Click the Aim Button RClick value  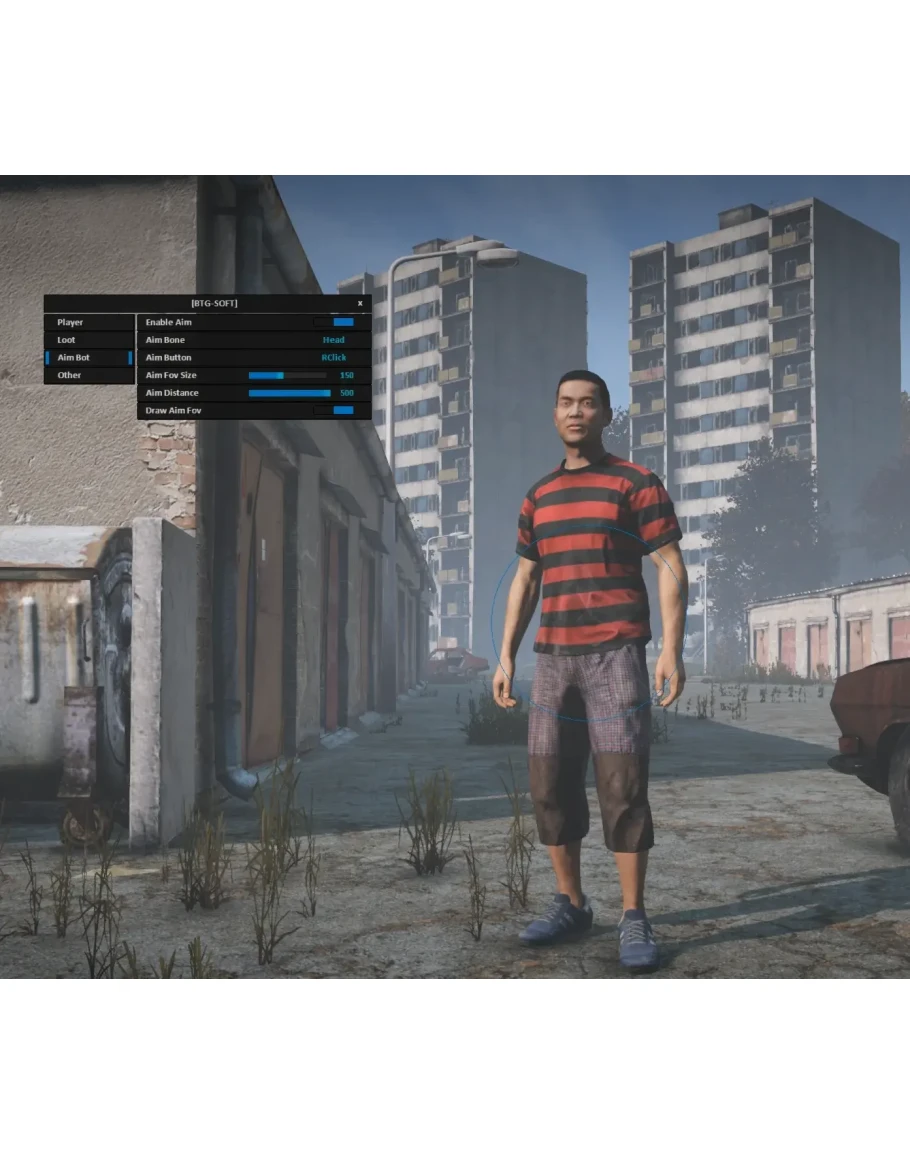click(333, 358)
